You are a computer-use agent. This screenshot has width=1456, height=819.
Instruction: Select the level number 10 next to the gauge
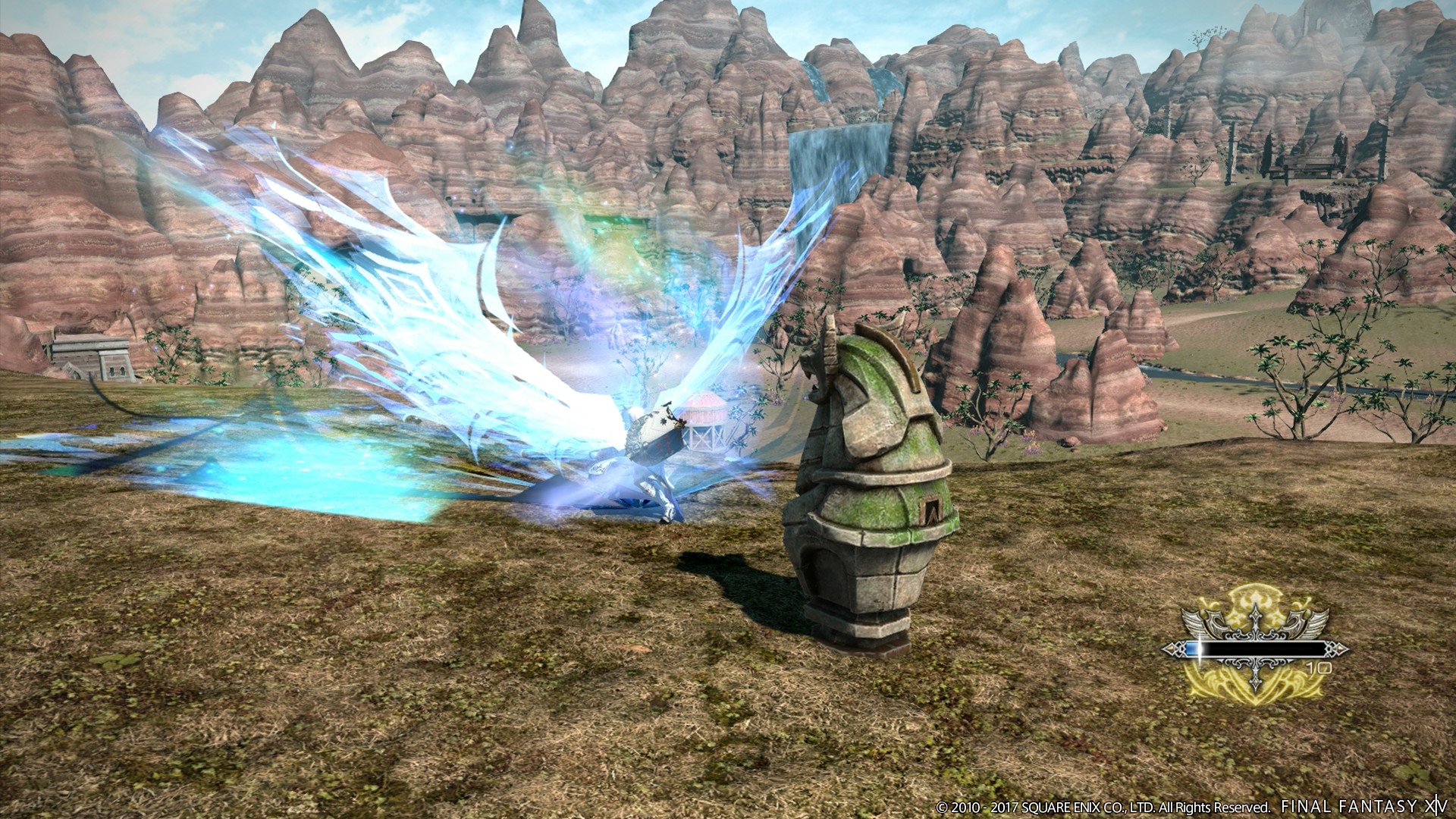[1319, 667]
